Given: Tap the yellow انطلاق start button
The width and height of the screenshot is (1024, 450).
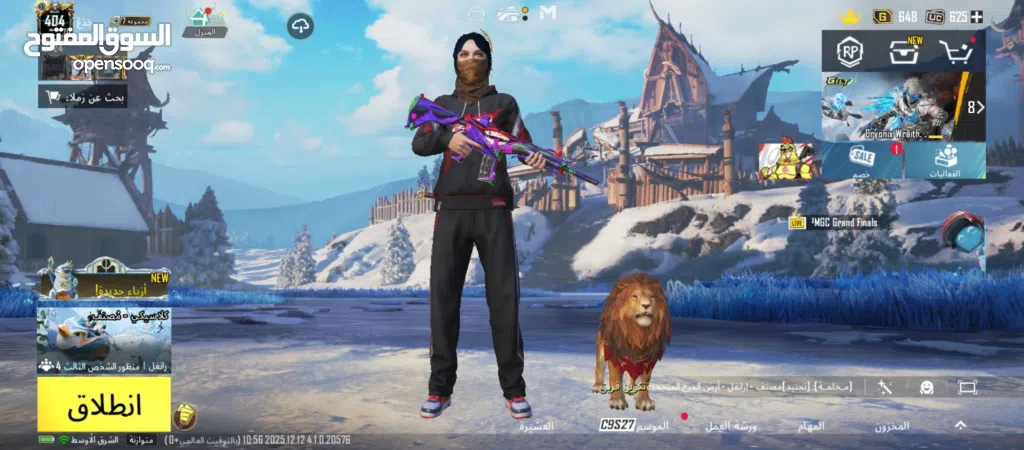Looking at the screenshot, I should pyautogui.click(x=103, y=405).
